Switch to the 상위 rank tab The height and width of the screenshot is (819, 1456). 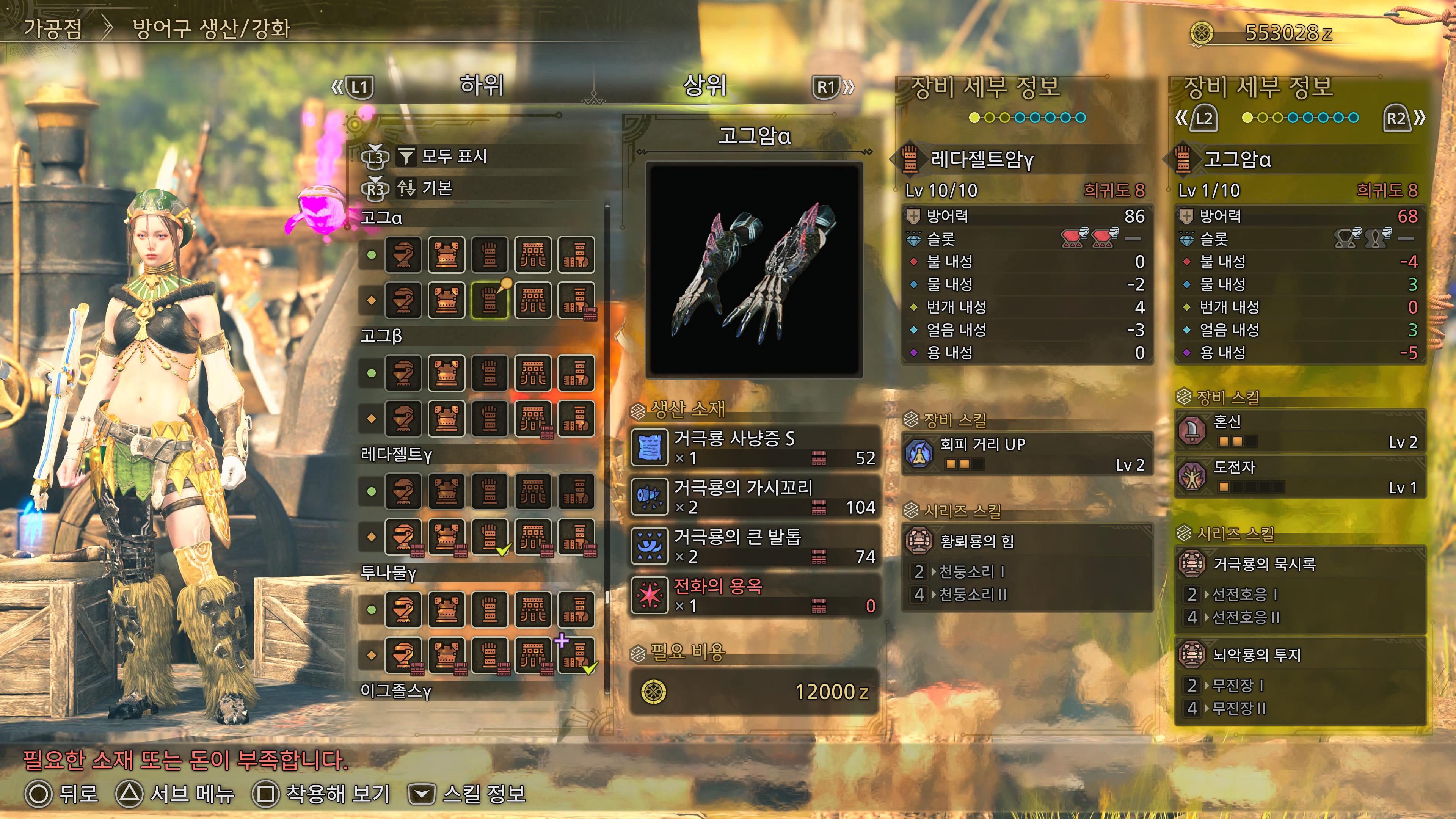704,85
